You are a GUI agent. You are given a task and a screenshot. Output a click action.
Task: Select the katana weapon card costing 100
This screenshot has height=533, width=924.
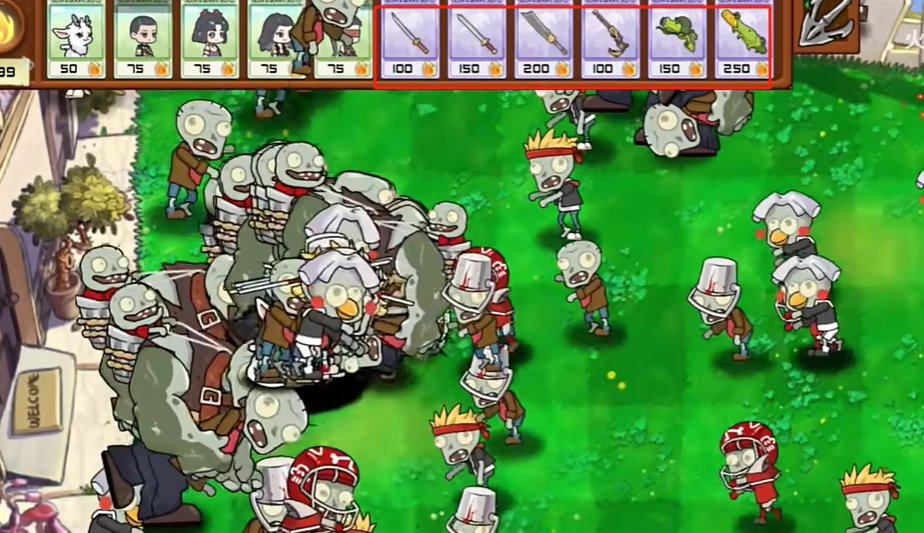[x=410, y=38]
